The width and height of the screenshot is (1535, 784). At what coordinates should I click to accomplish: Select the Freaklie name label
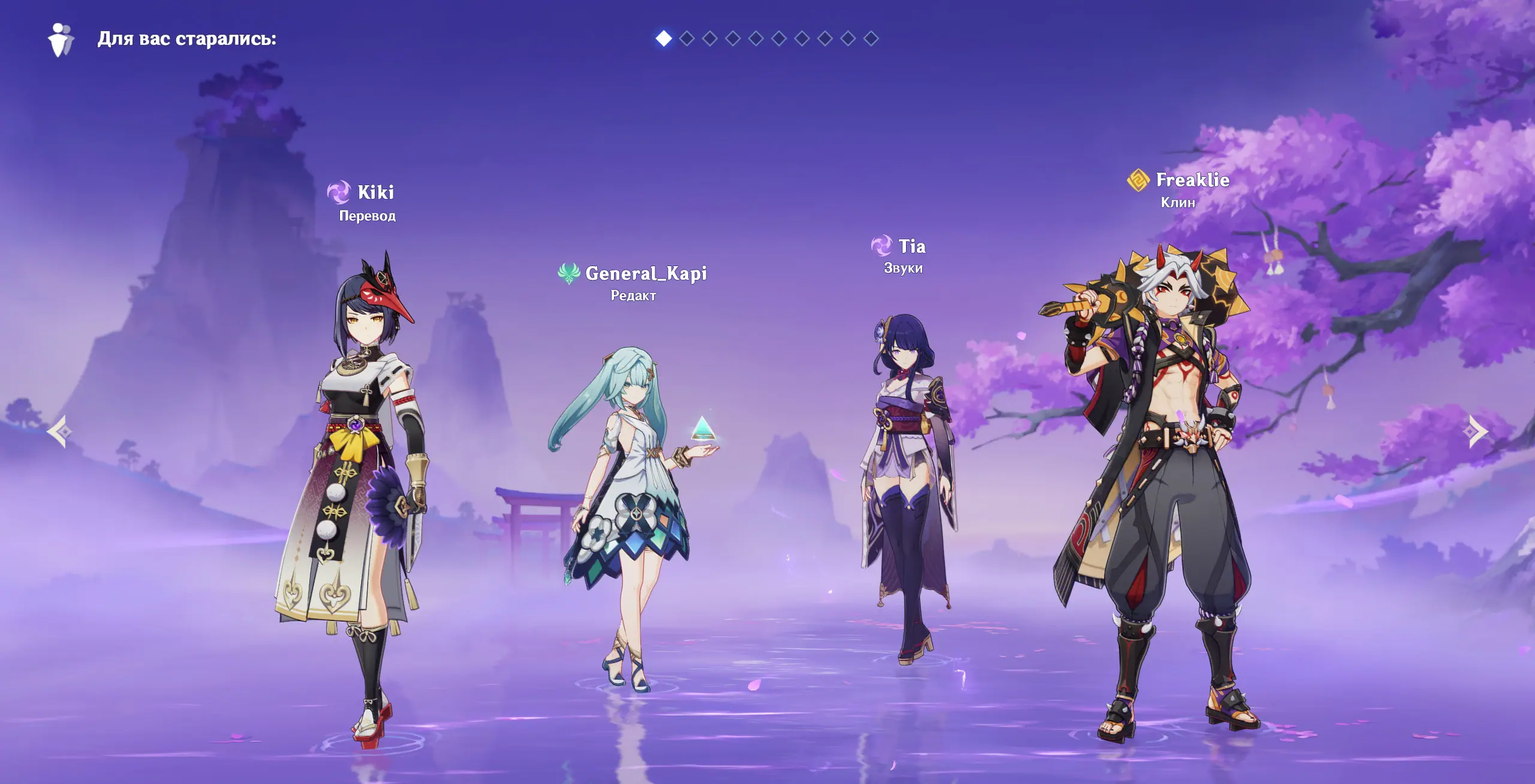tap(1192, 180)
